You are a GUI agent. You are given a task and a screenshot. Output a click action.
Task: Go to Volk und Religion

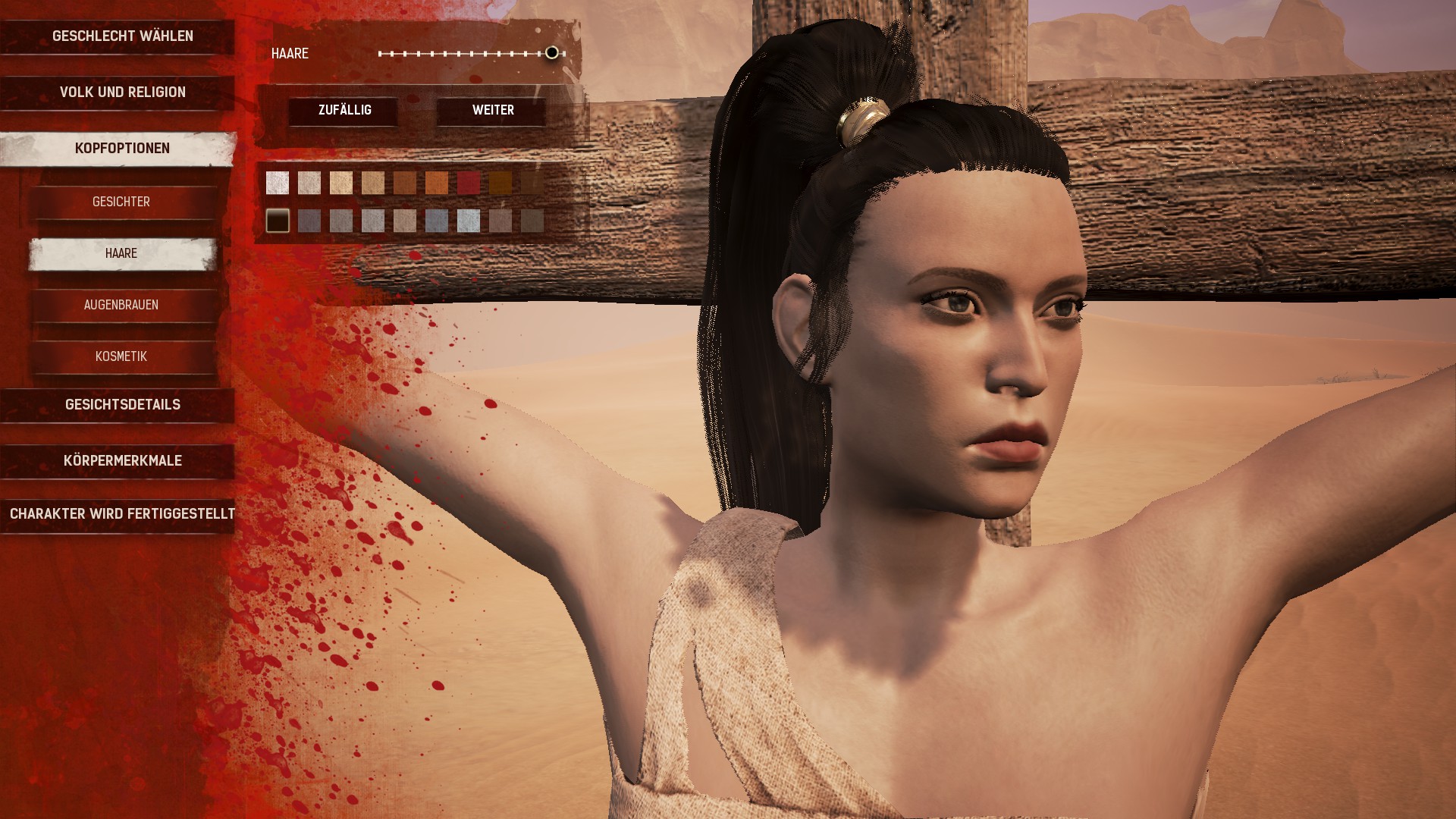122,92
